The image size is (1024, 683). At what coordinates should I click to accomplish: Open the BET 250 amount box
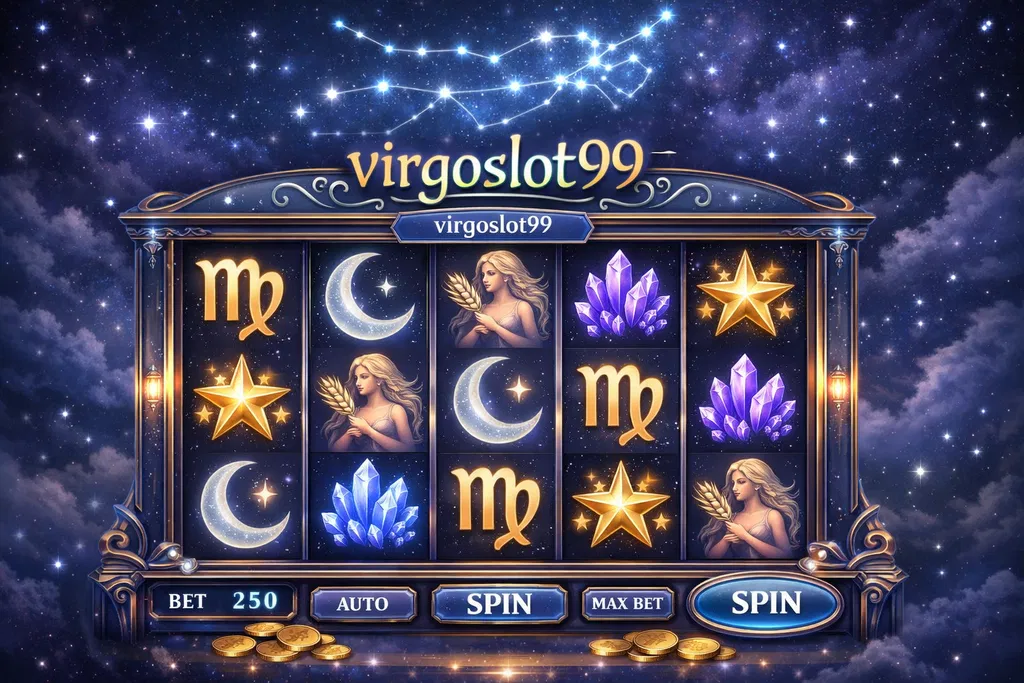pyautogui.click(x=222, y=602)
